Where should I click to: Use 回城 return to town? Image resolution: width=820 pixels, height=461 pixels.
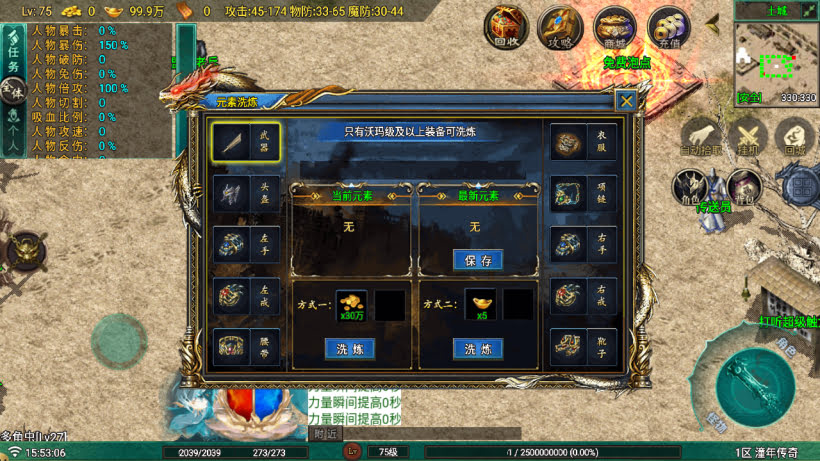pyautogui.click(x=795, y=137)
